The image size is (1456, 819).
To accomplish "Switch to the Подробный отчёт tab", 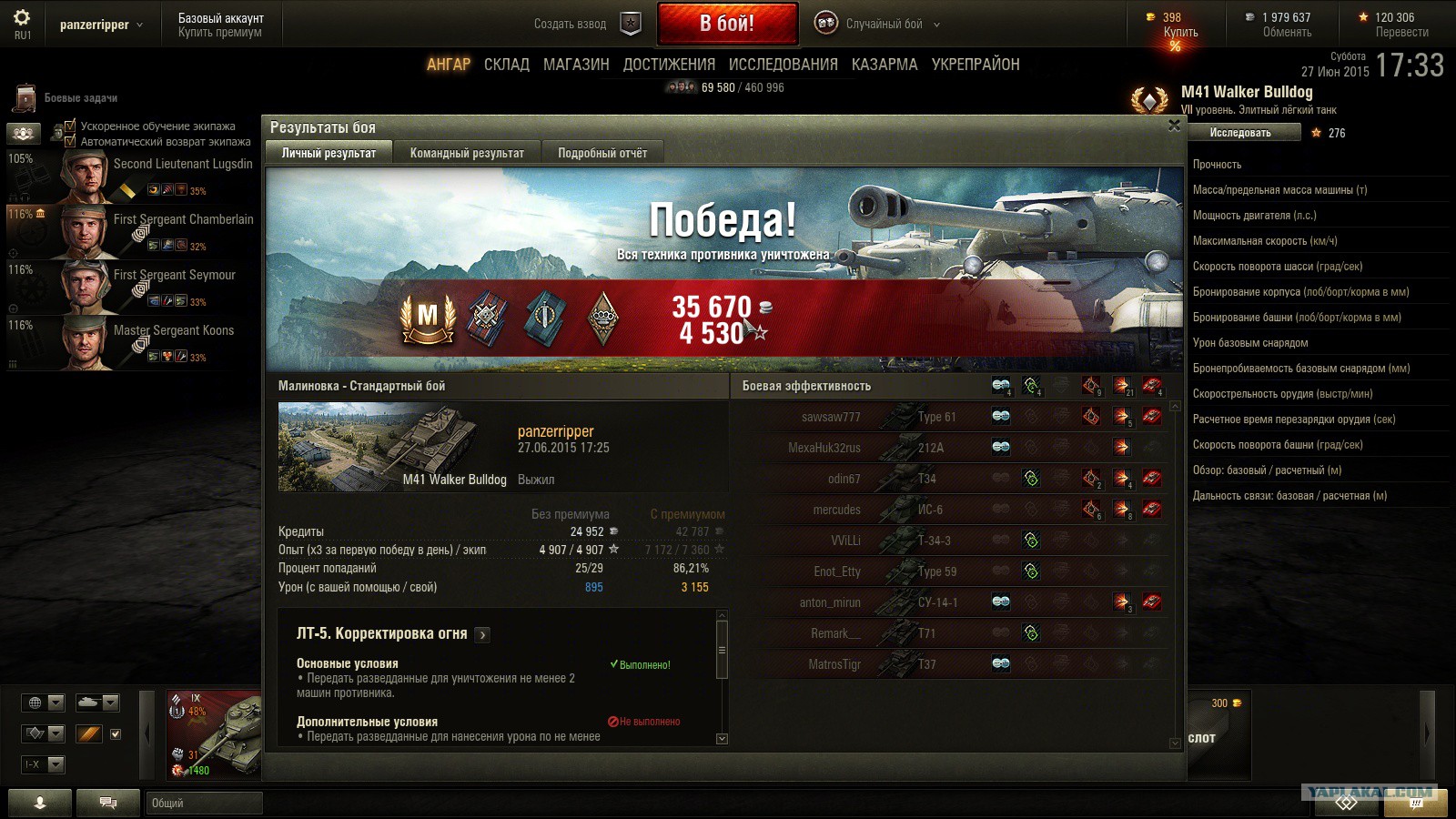I will point(602,153).
